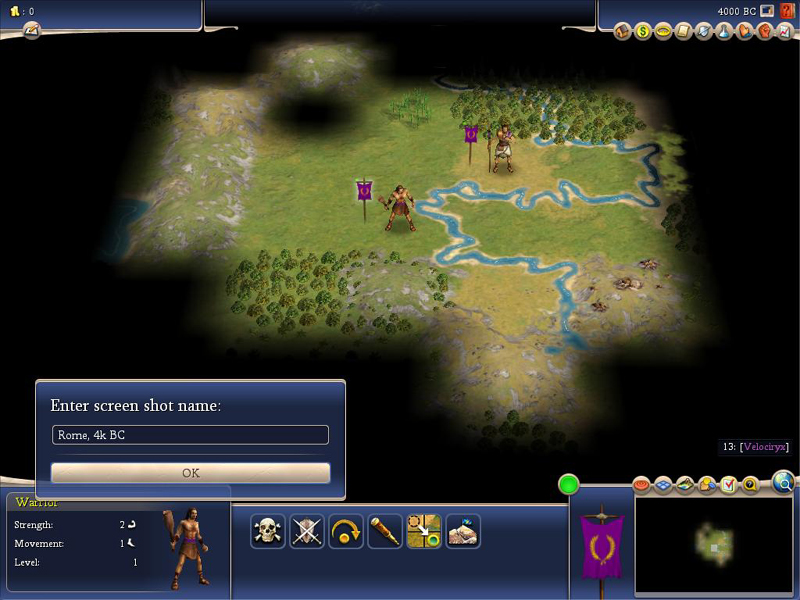Confirm screenshot name with the OK button
800x600 pixels.
(x=190, y=473)
